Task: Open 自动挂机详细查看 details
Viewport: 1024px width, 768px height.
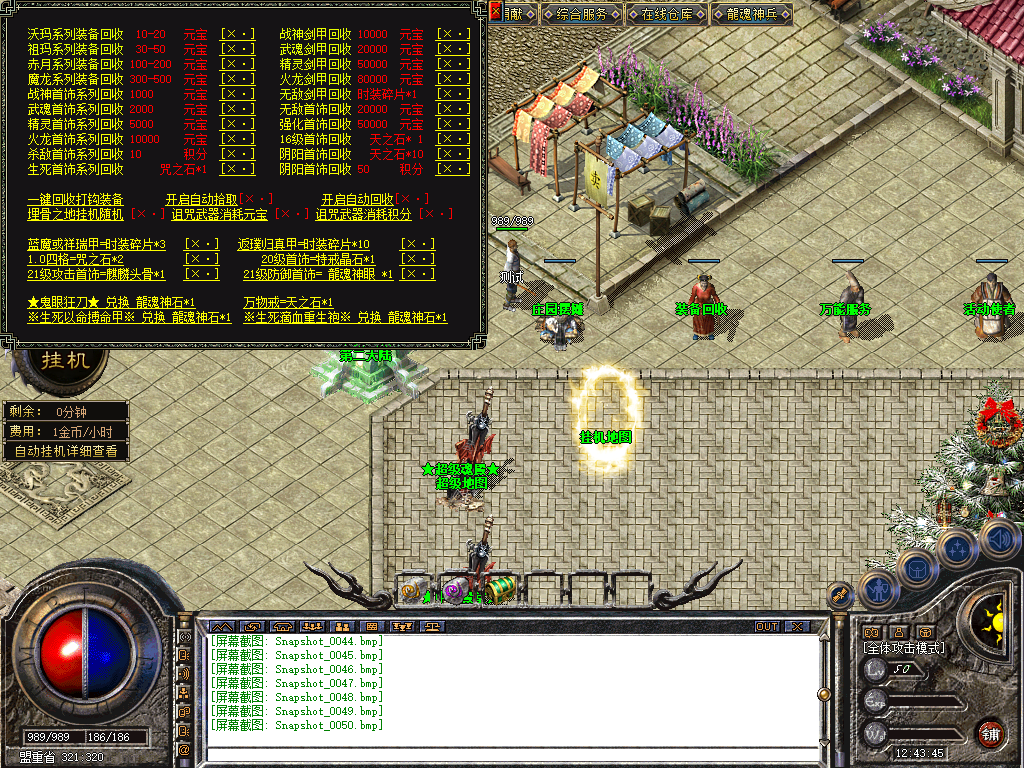Action: tap(66, 451)
